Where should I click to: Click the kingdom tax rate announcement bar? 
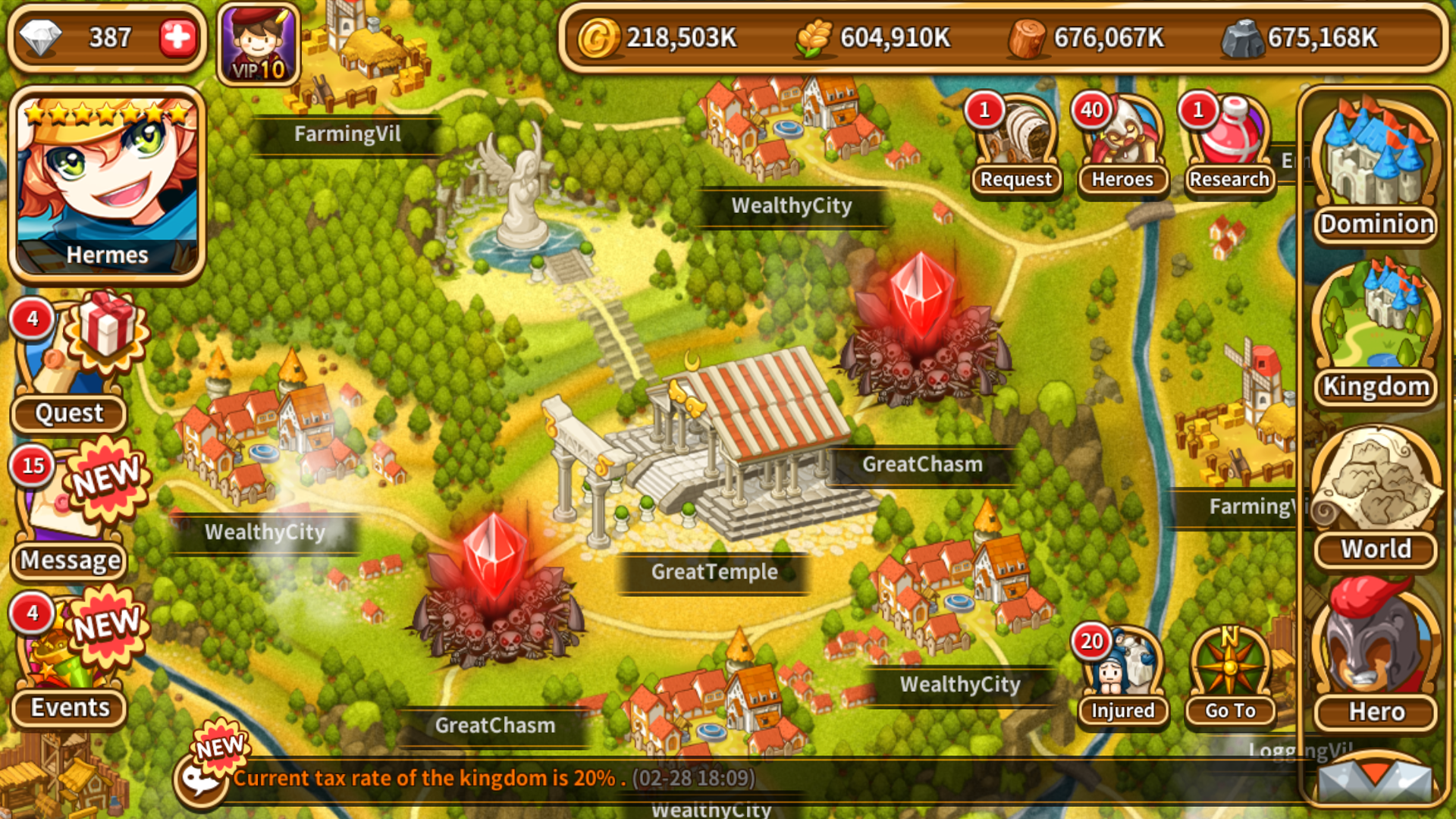[494, 778]
